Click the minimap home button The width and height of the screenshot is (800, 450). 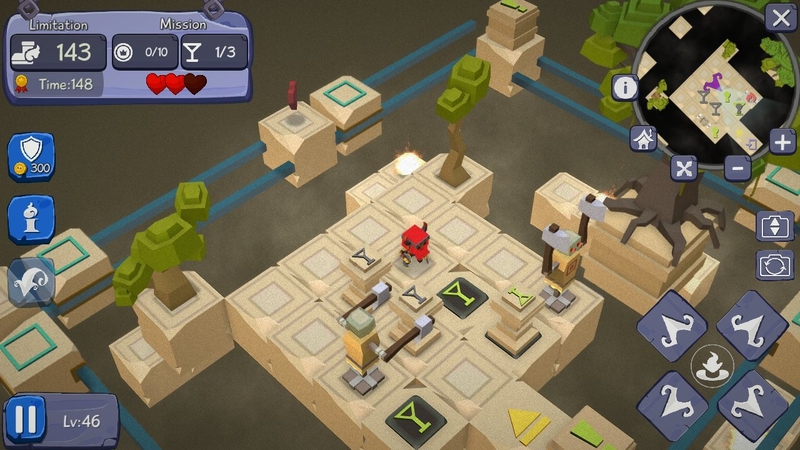(643, 139)
